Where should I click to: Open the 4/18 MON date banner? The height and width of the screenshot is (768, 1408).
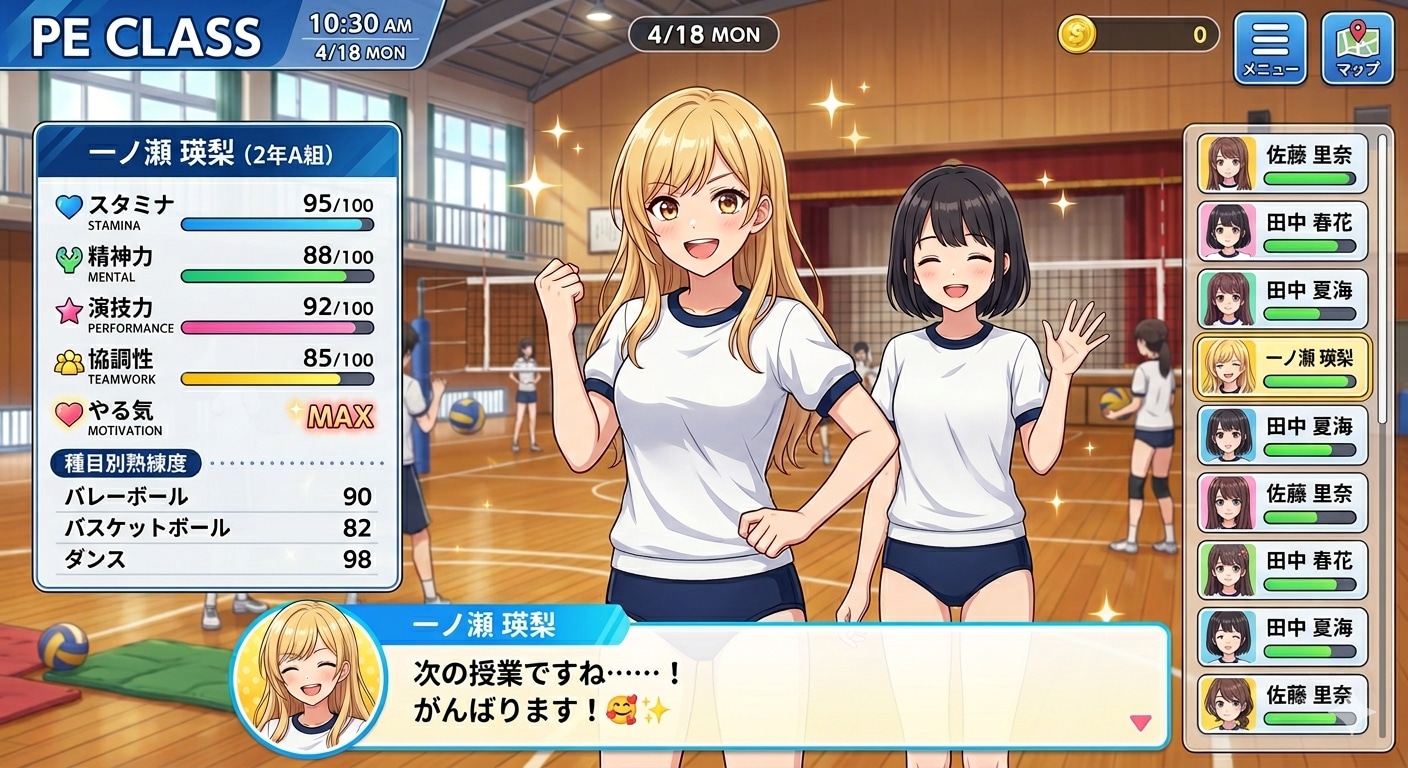coord(703,34)
